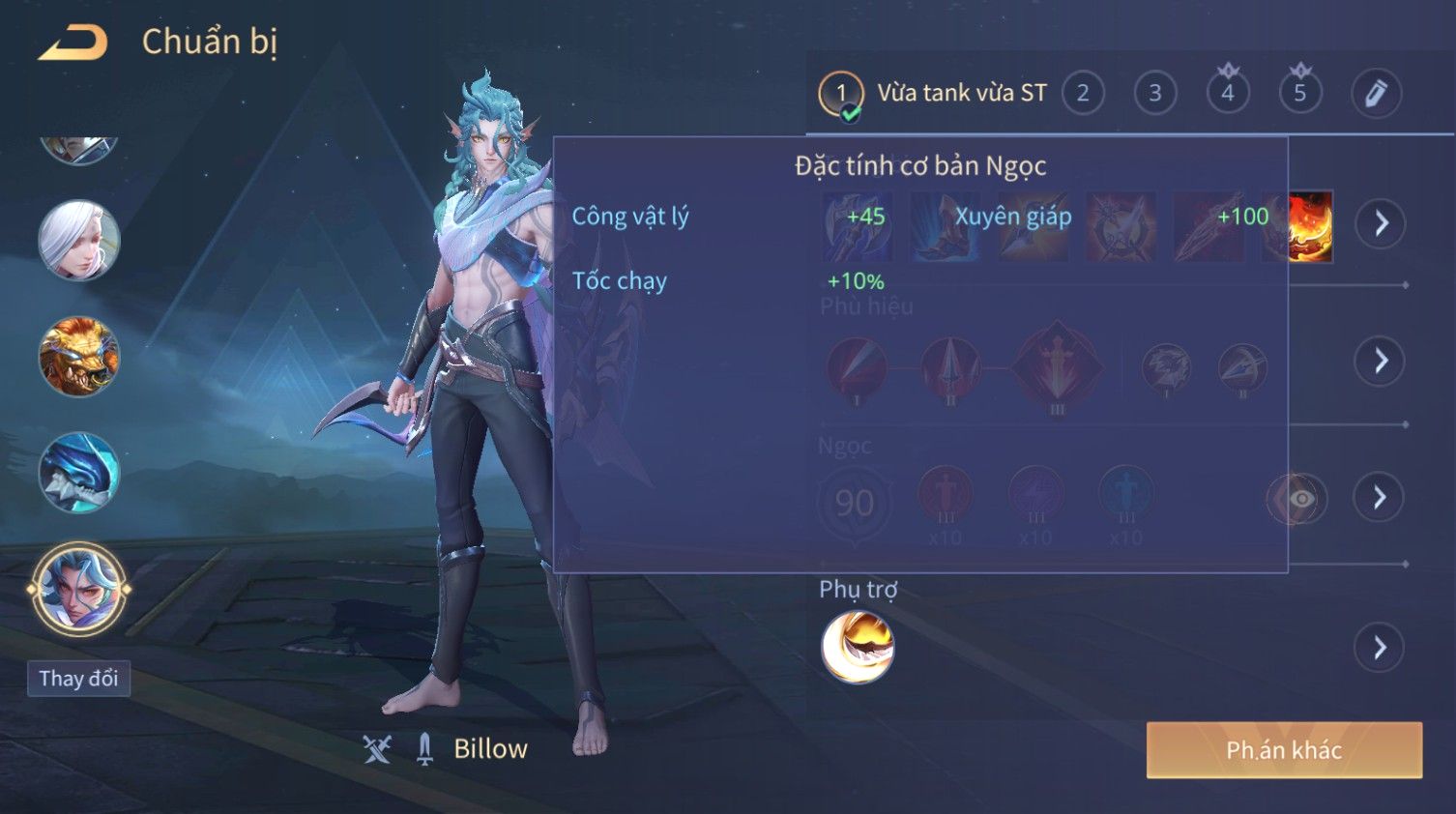Image resolution: width=1456 pixels, height=814 pixels.
Task: Open the Phụ trợ selection arrow
Action: 1380,648
